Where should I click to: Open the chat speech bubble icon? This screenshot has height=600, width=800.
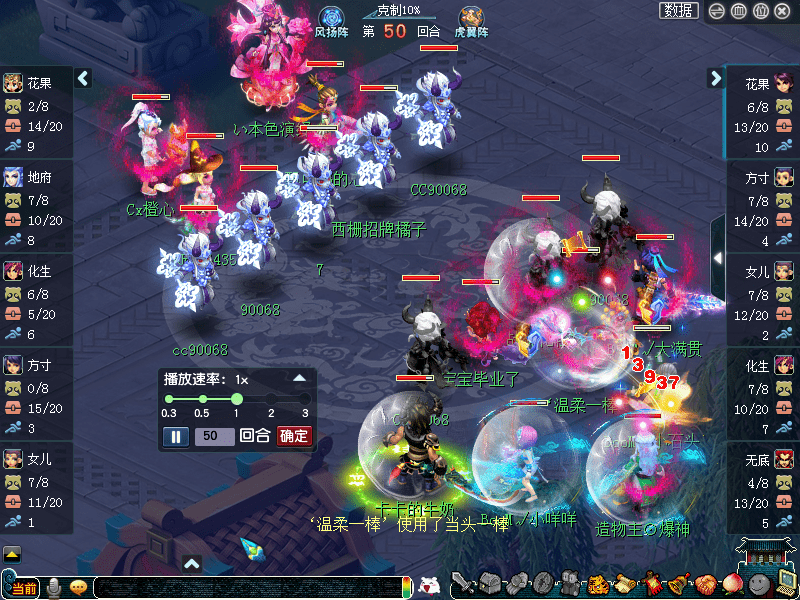point(78,587)
